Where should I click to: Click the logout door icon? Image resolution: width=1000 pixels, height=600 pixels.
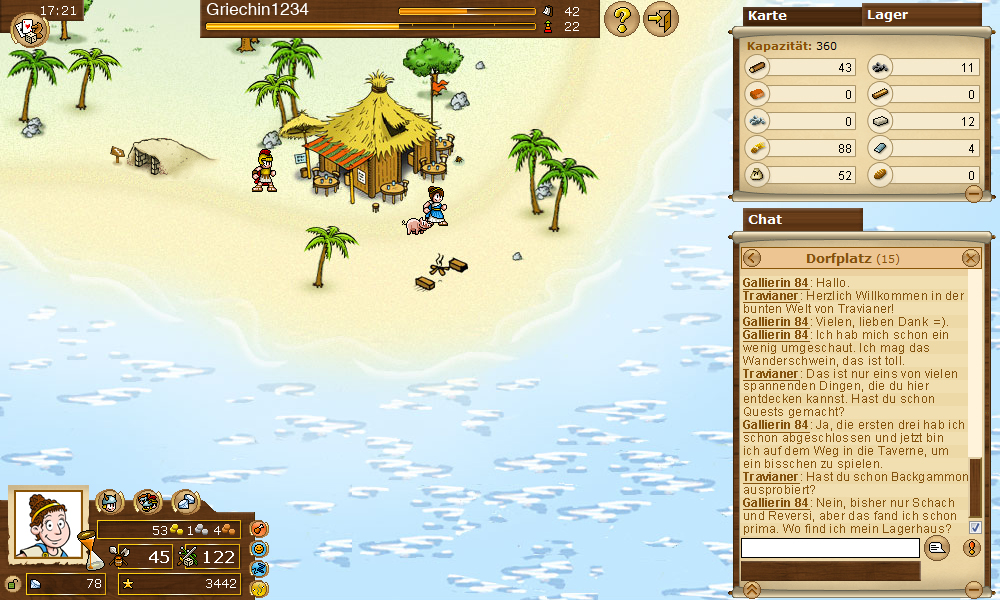(660, 19)
